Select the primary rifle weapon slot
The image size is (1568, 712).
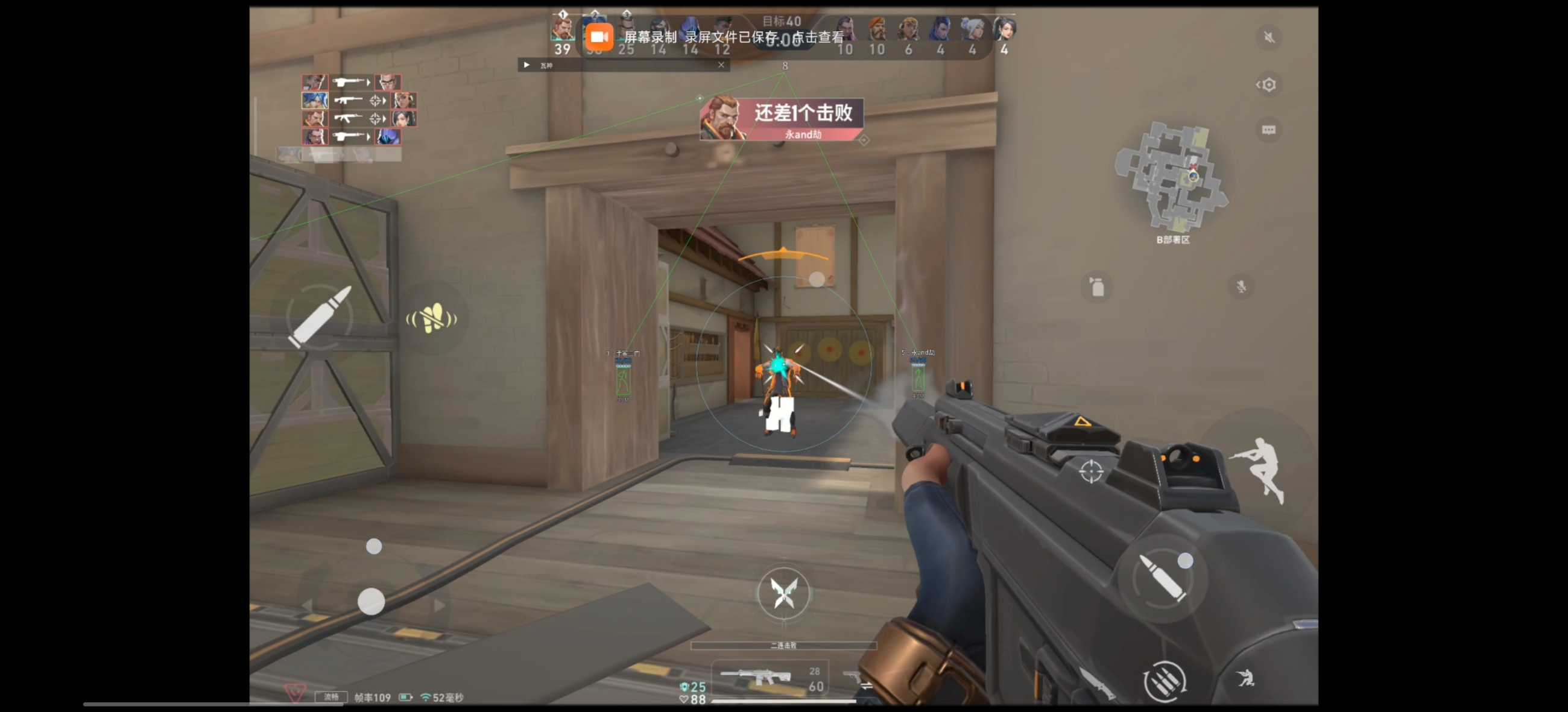(x=757, y=676)
